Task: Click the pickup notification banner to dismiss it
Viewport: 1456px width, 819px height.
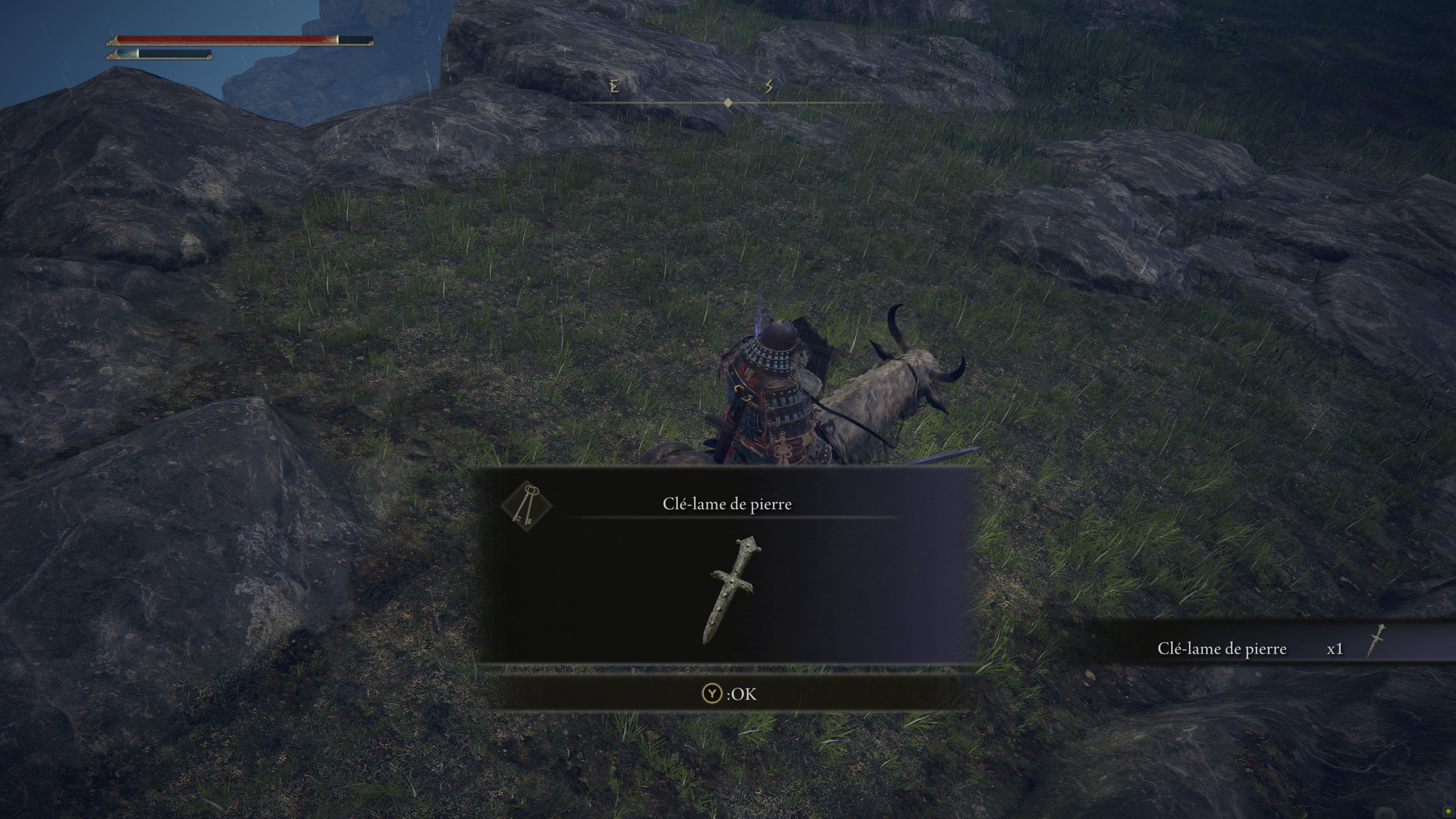Action: point(1244,649)
